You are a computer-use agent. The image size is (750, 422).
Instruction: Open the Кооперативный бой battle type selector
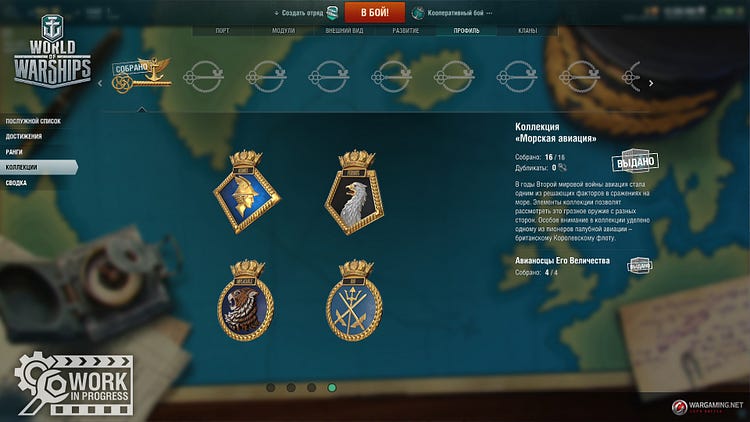point(453,13)
